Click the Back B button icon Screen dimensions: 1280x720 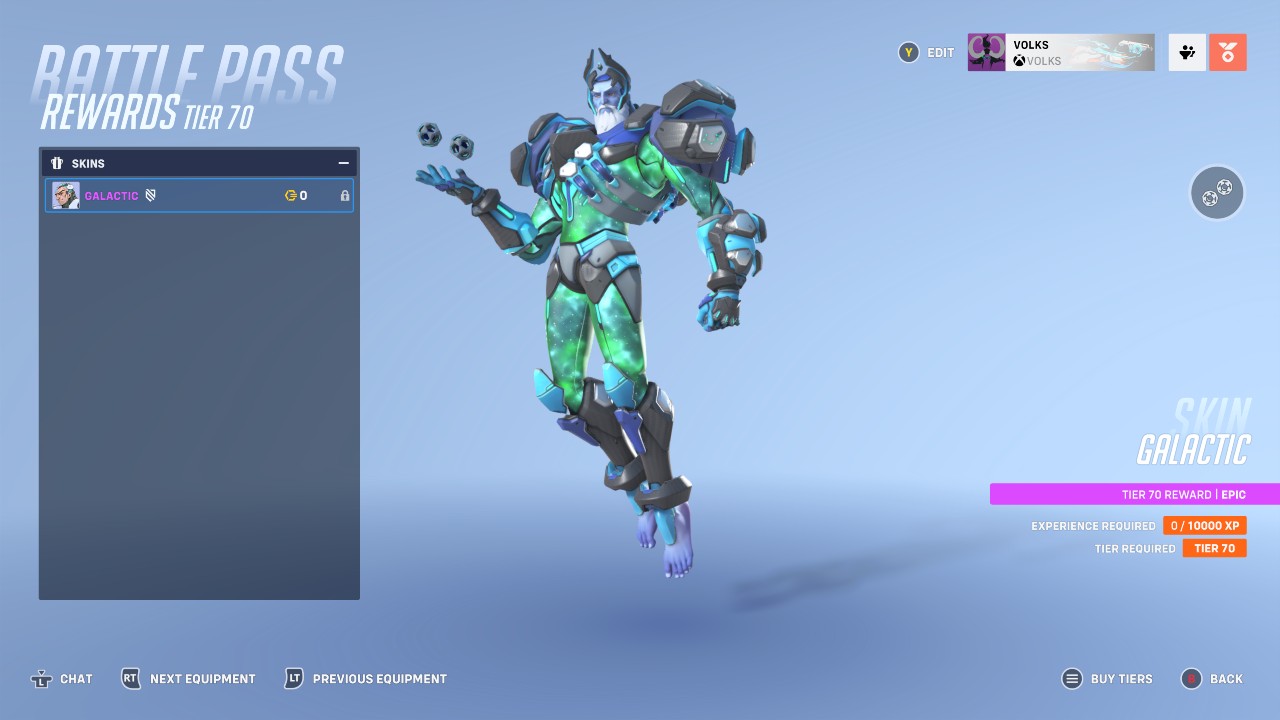point(1189,678)
